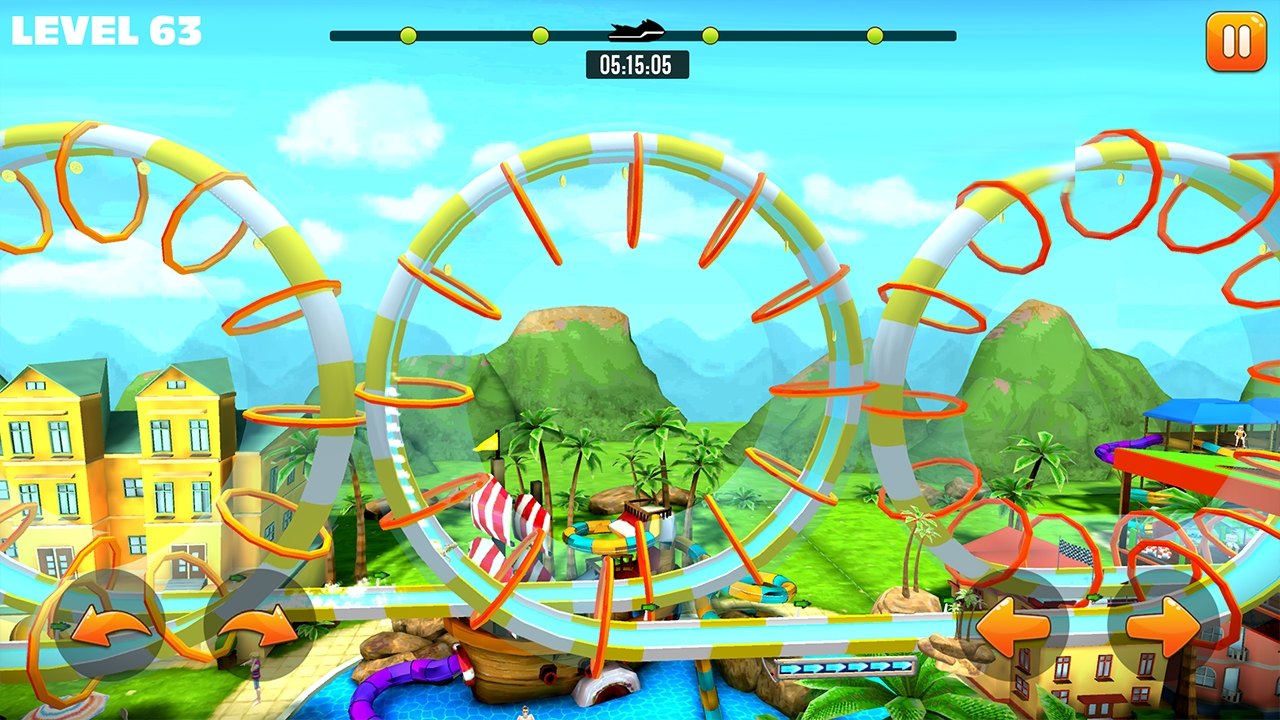1280x720 pixels.
Task: Tap the tilt-left curved arrow control
Action: click(x=109, y=626)
